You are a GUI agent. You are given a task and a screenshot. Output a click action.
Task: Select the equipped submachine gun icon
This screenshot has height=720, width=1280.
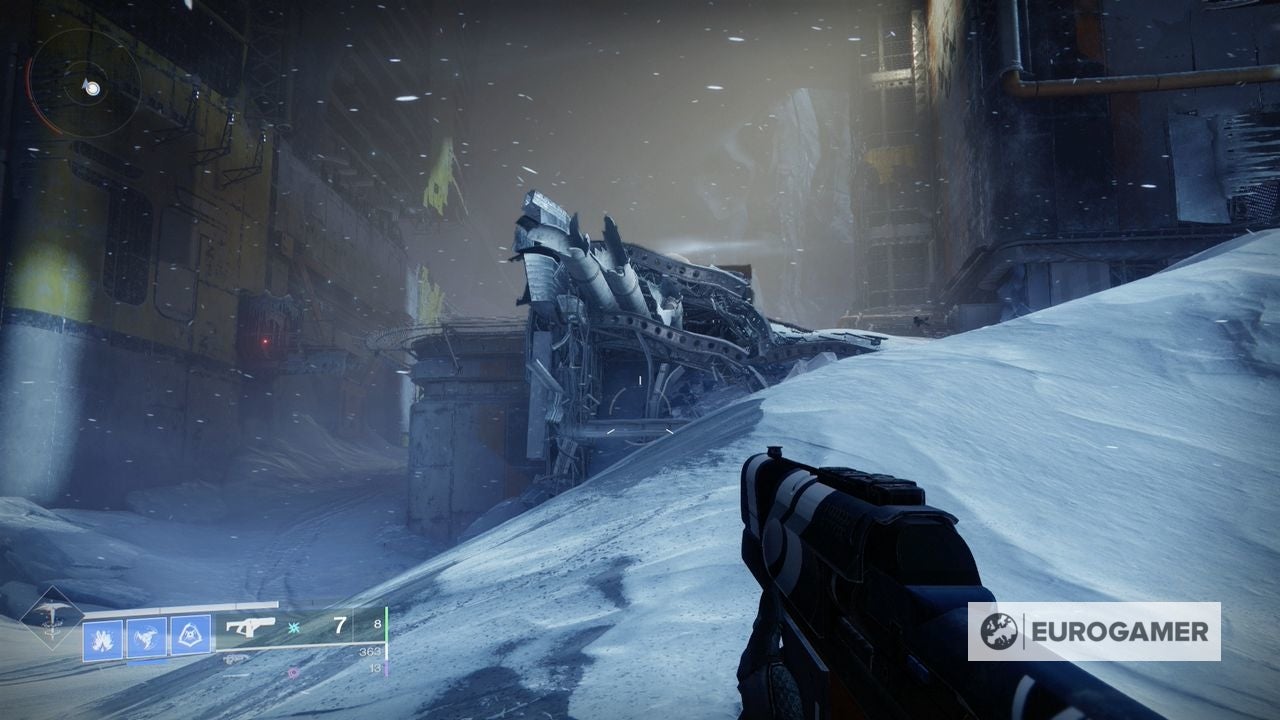(251, 627)
